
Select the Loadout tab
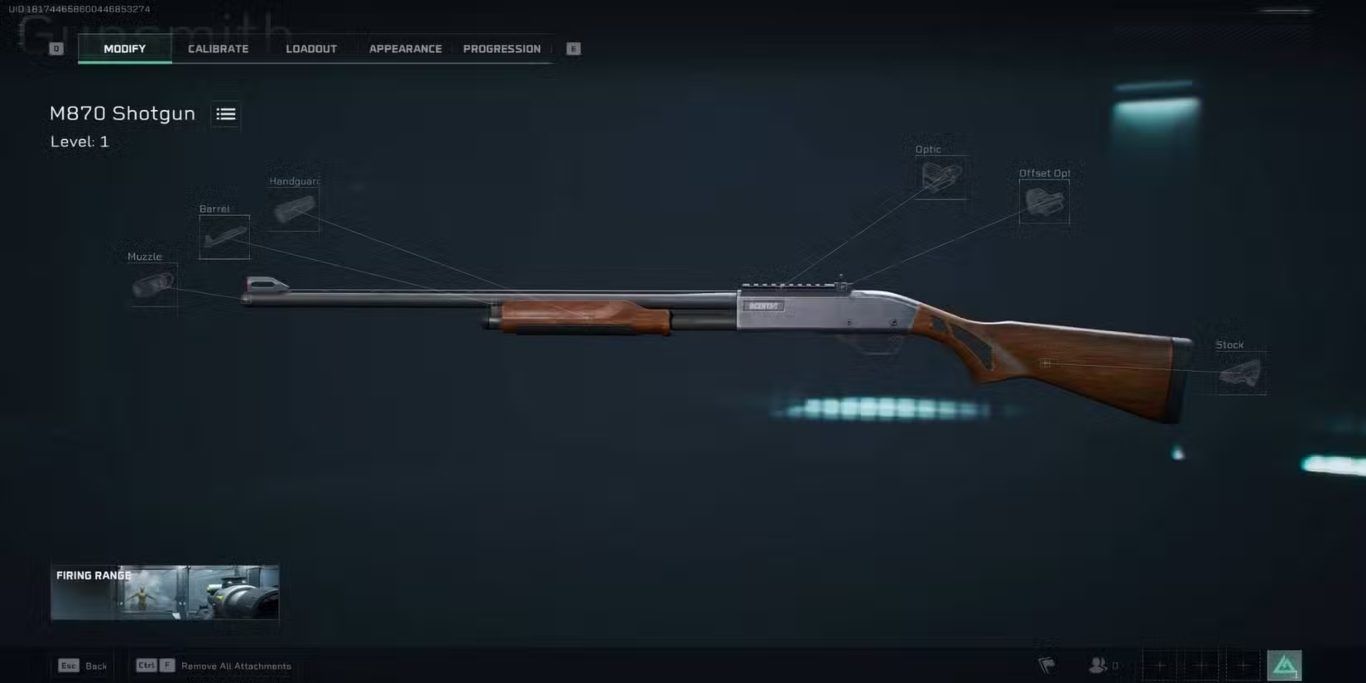tap(311, 49)
